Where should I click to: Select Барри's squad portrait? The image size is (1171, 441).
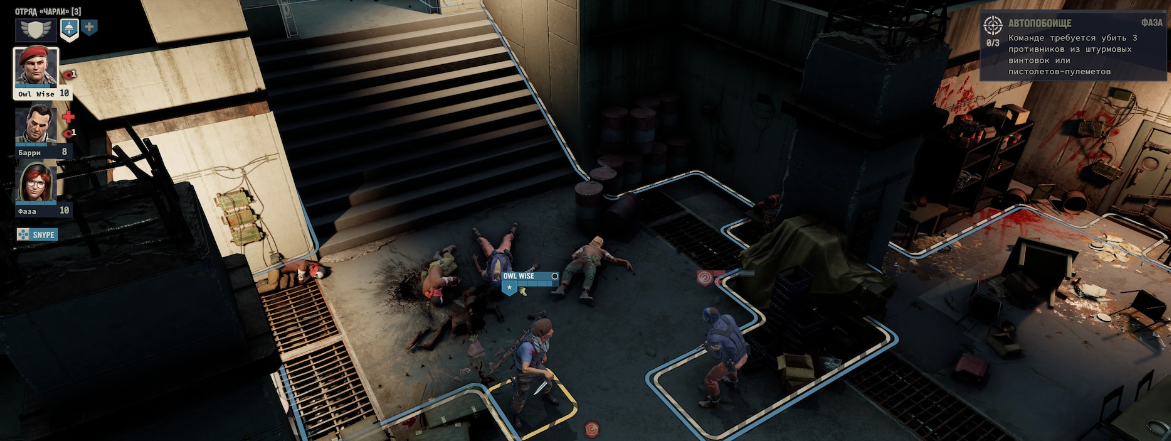coord(36,125)
